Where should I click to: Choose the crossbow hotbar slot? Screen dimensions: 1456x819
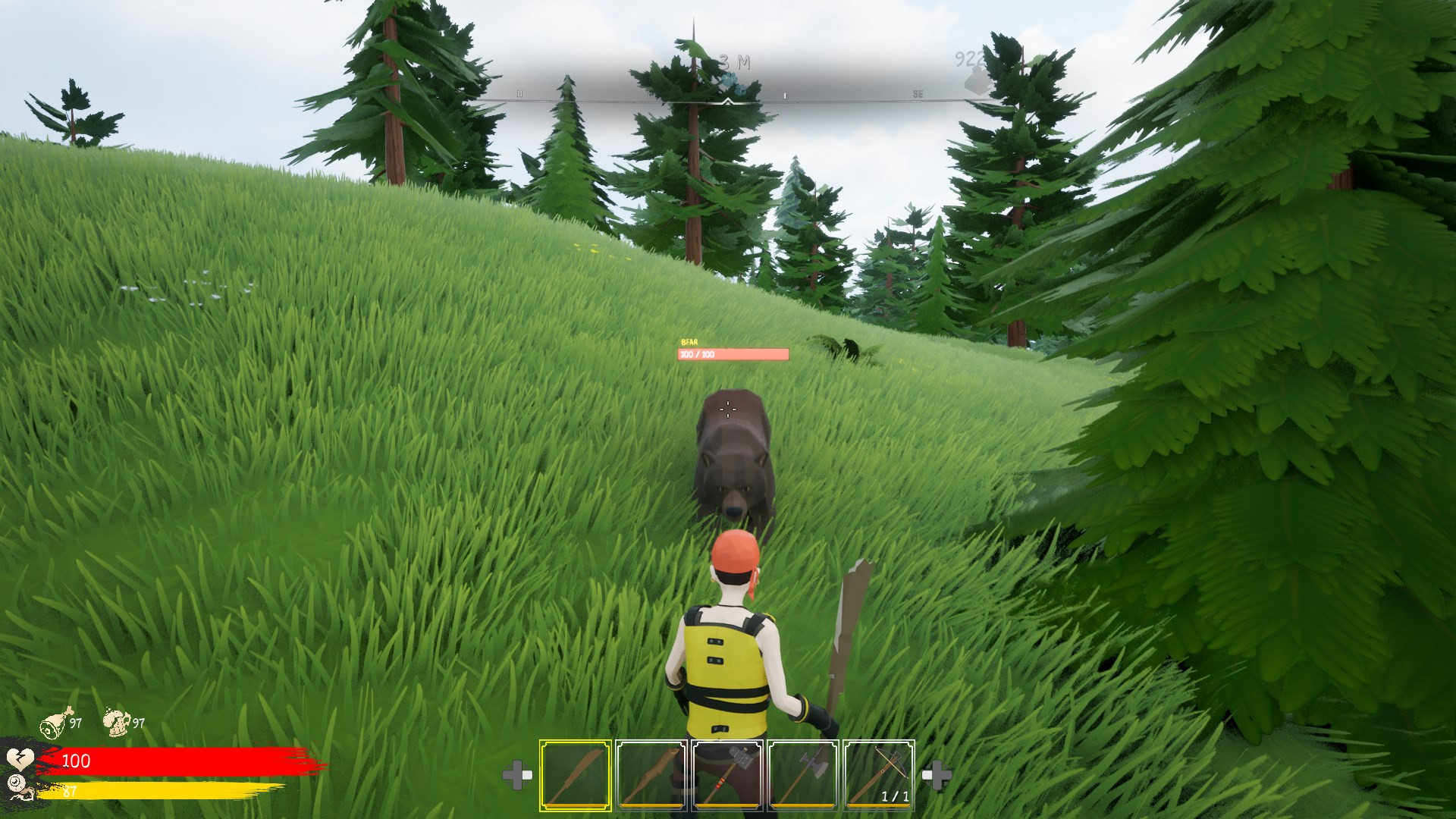[878, 775]
